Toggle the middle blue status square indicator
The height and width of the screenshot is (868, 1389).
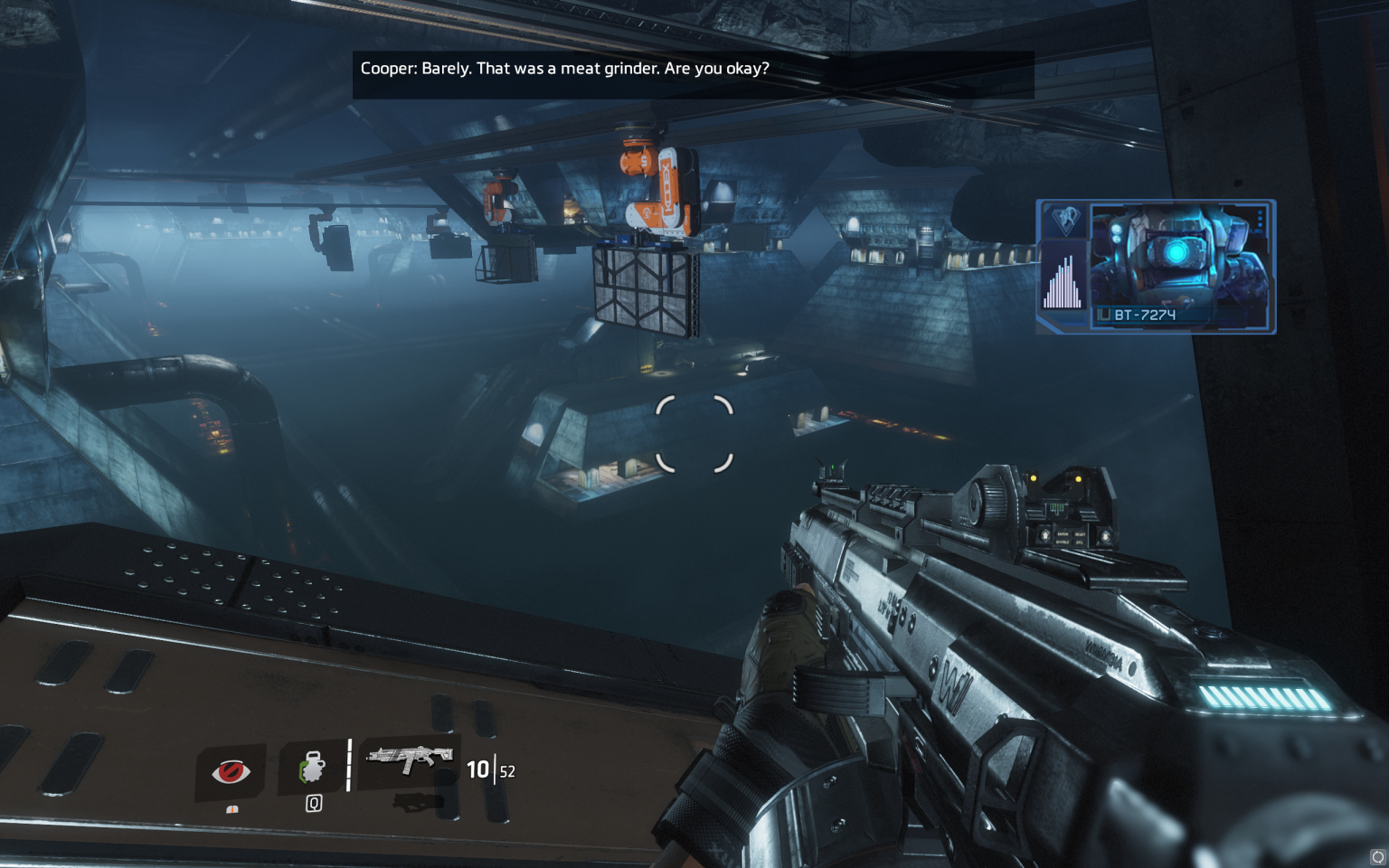tap(1260, 219)
